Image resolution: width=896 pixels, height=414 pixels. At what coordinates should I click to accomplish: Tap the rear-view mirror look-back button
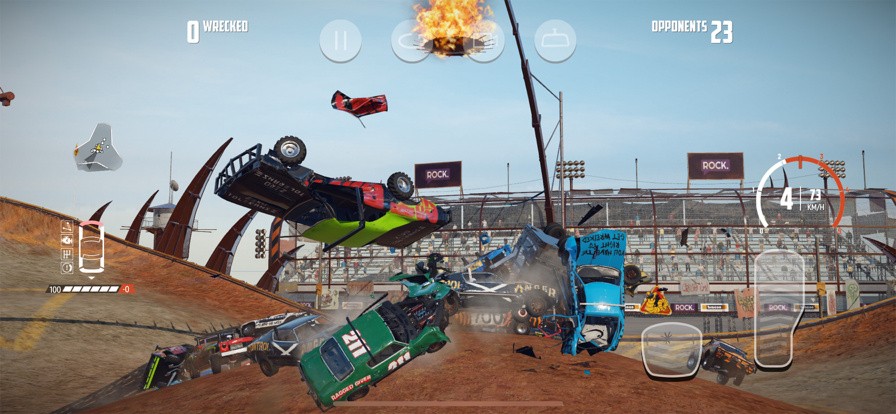pos(555,41)
